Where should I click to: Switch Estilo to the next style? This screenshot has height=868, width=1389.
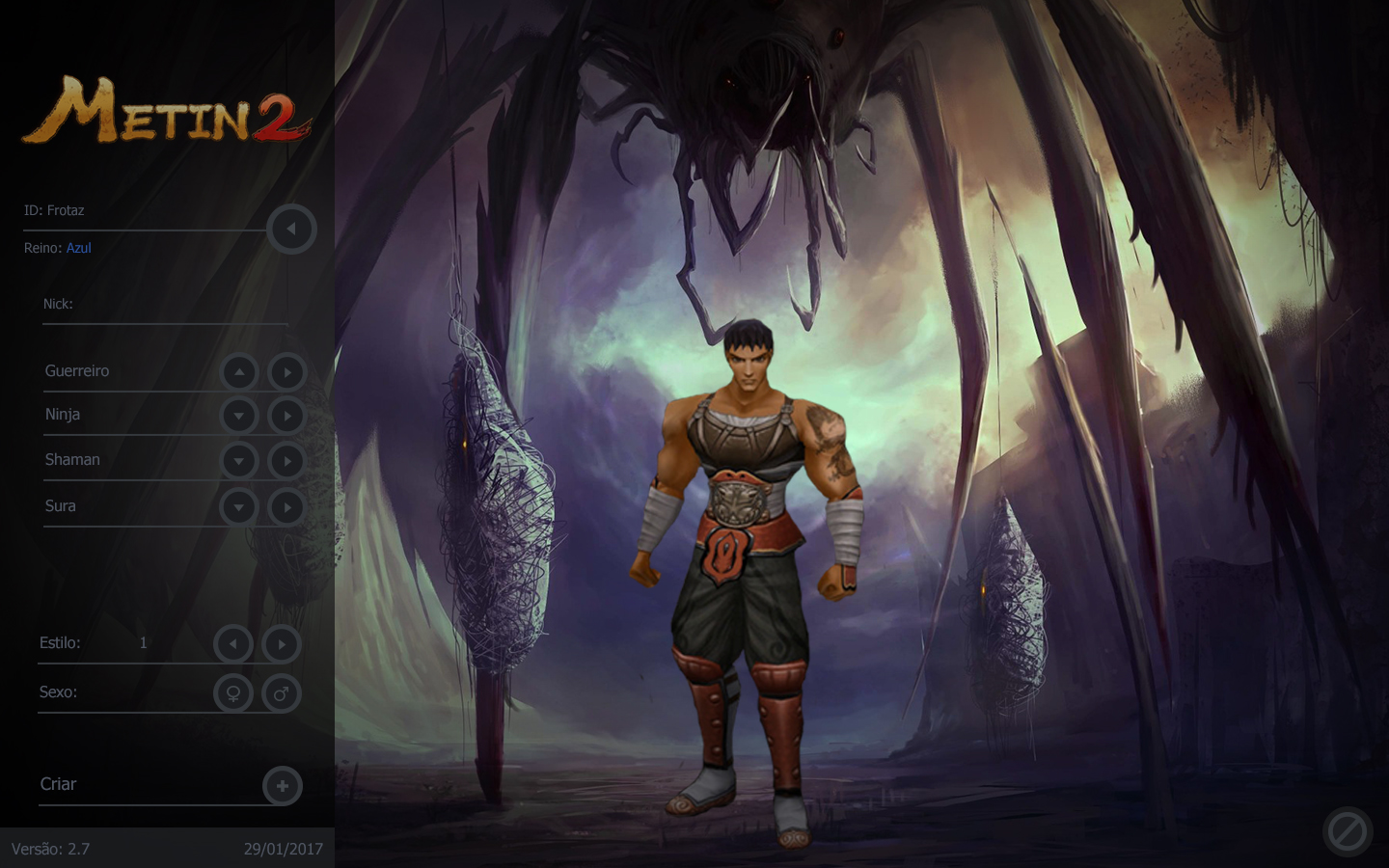click(x=281, y=644)
